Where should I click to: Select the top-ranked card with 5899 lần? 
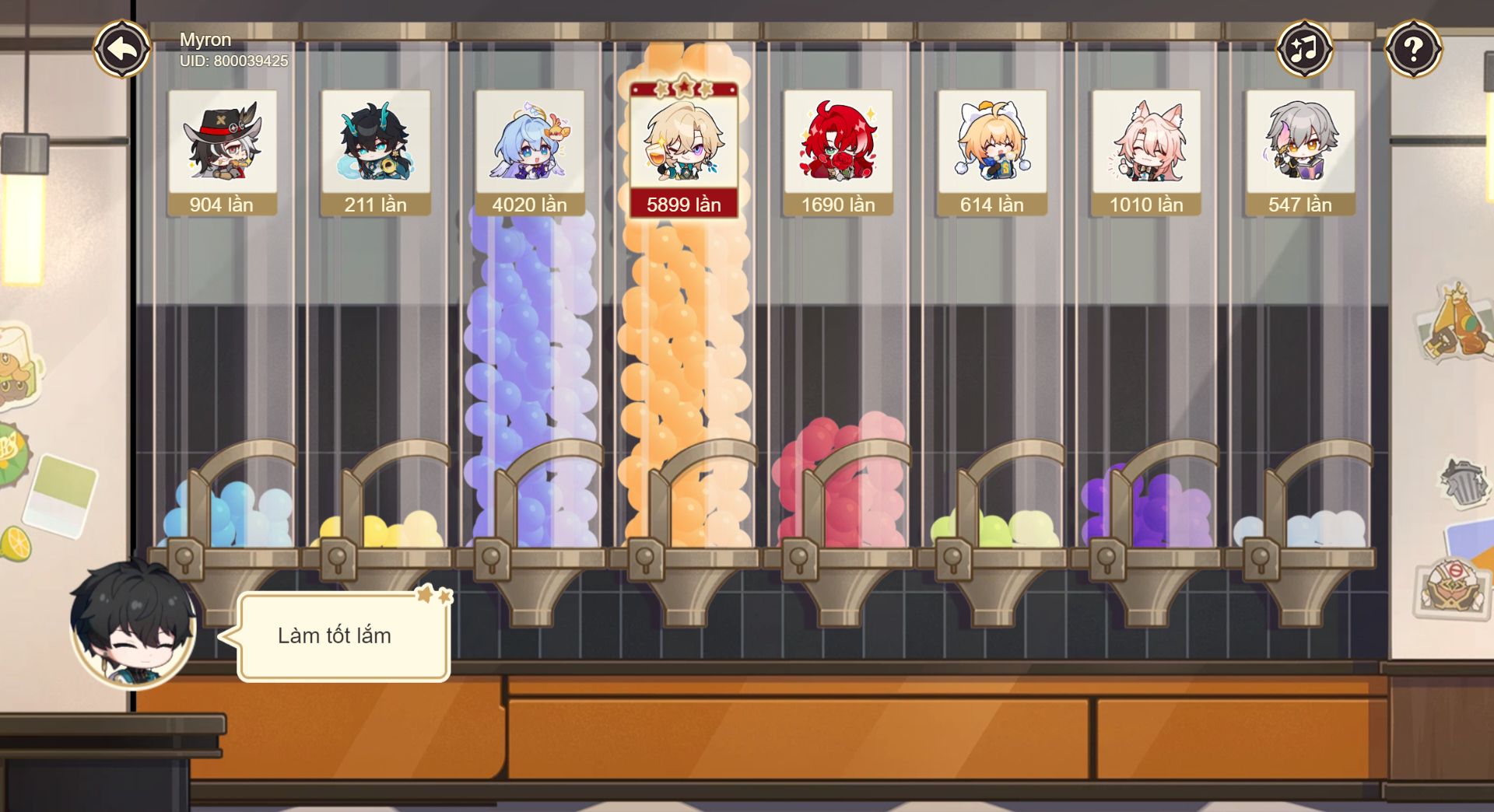tap(683, 152)
